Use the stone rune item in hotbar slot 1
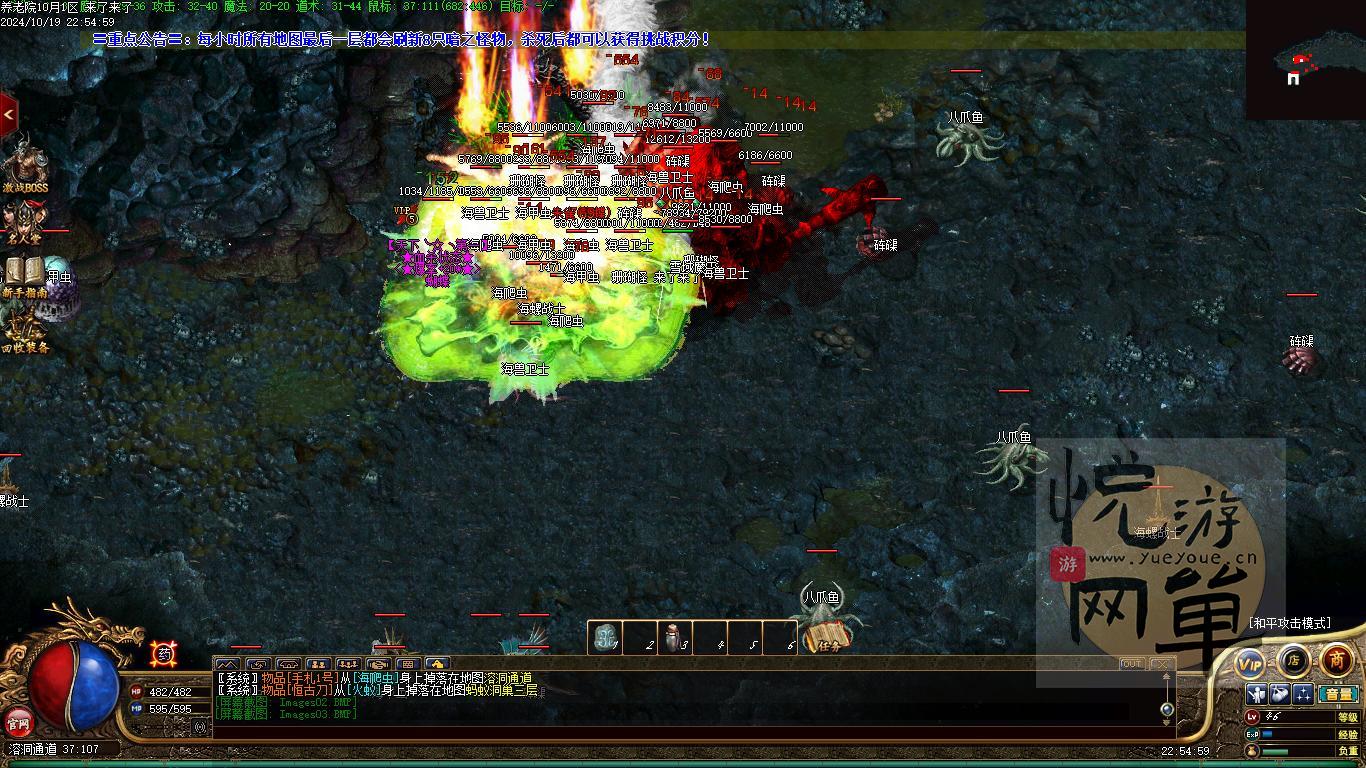The image size is (1366, 768). tap(605, 638)
